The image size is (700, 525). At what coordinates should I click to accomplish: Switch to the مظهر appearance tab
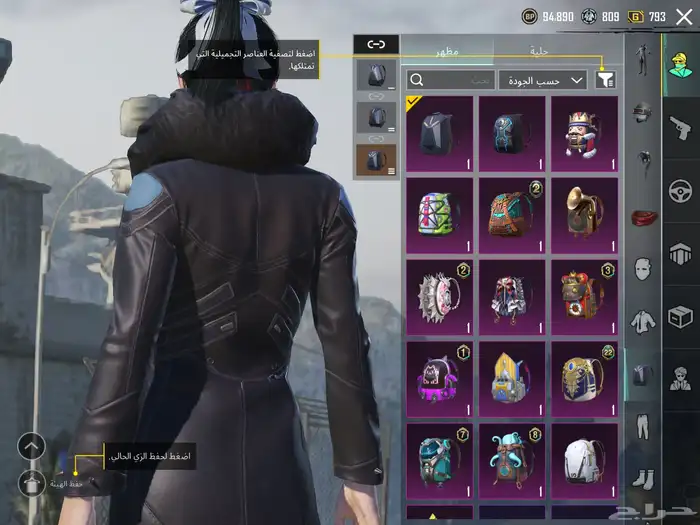tap(446, 51)
